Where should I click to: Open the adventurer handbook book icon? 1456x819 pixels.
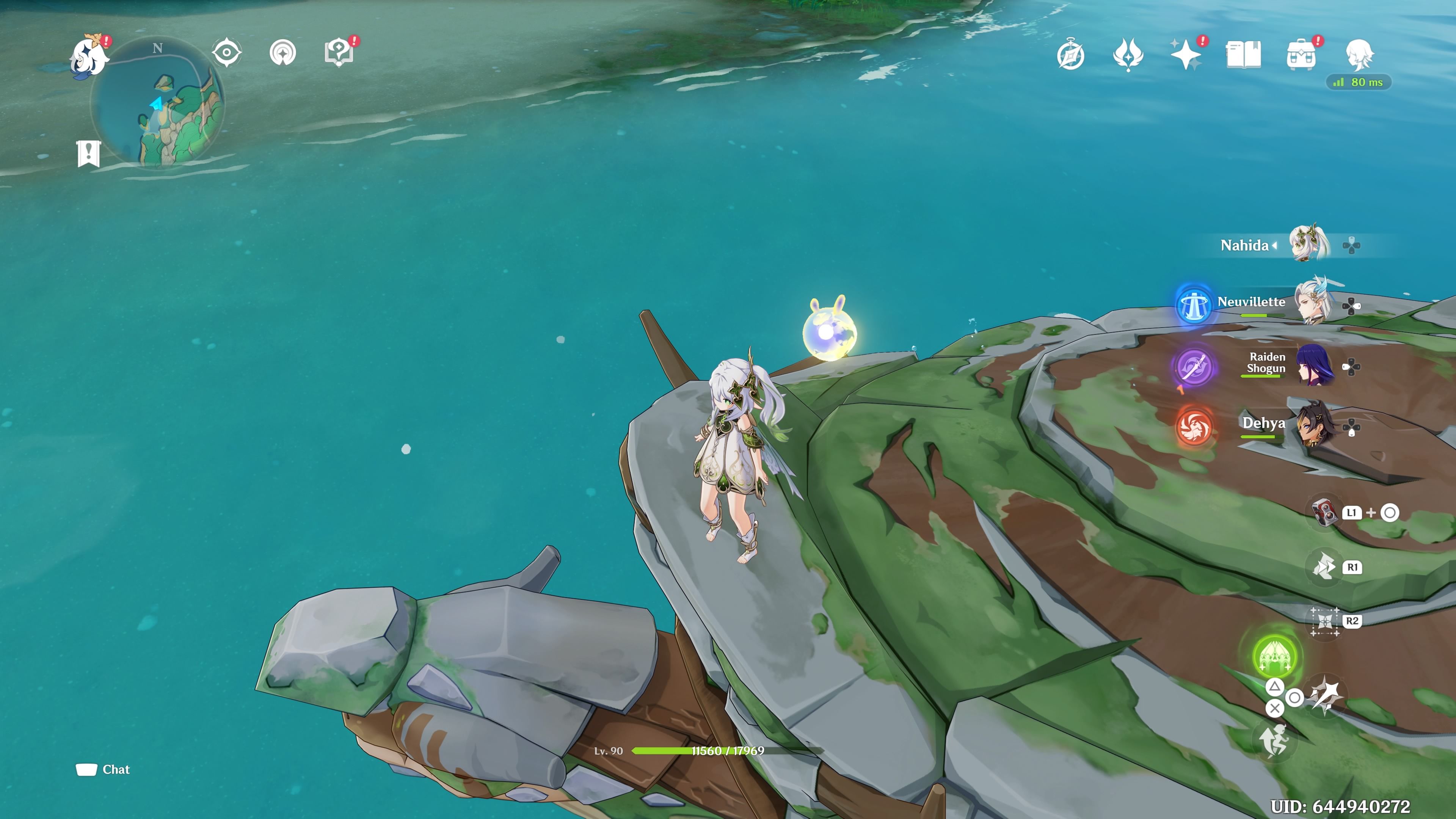tap(1244, 55)
